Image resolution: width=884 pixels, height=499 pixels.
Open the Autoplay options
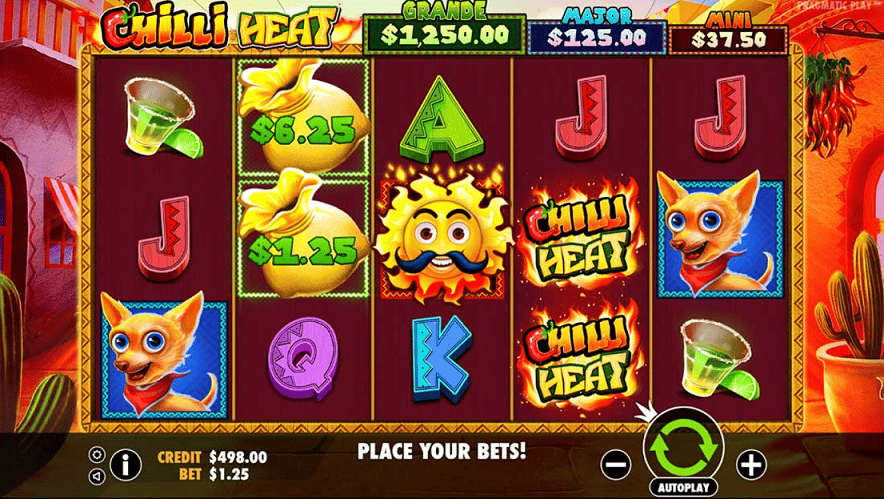click(x=682, y=488)
